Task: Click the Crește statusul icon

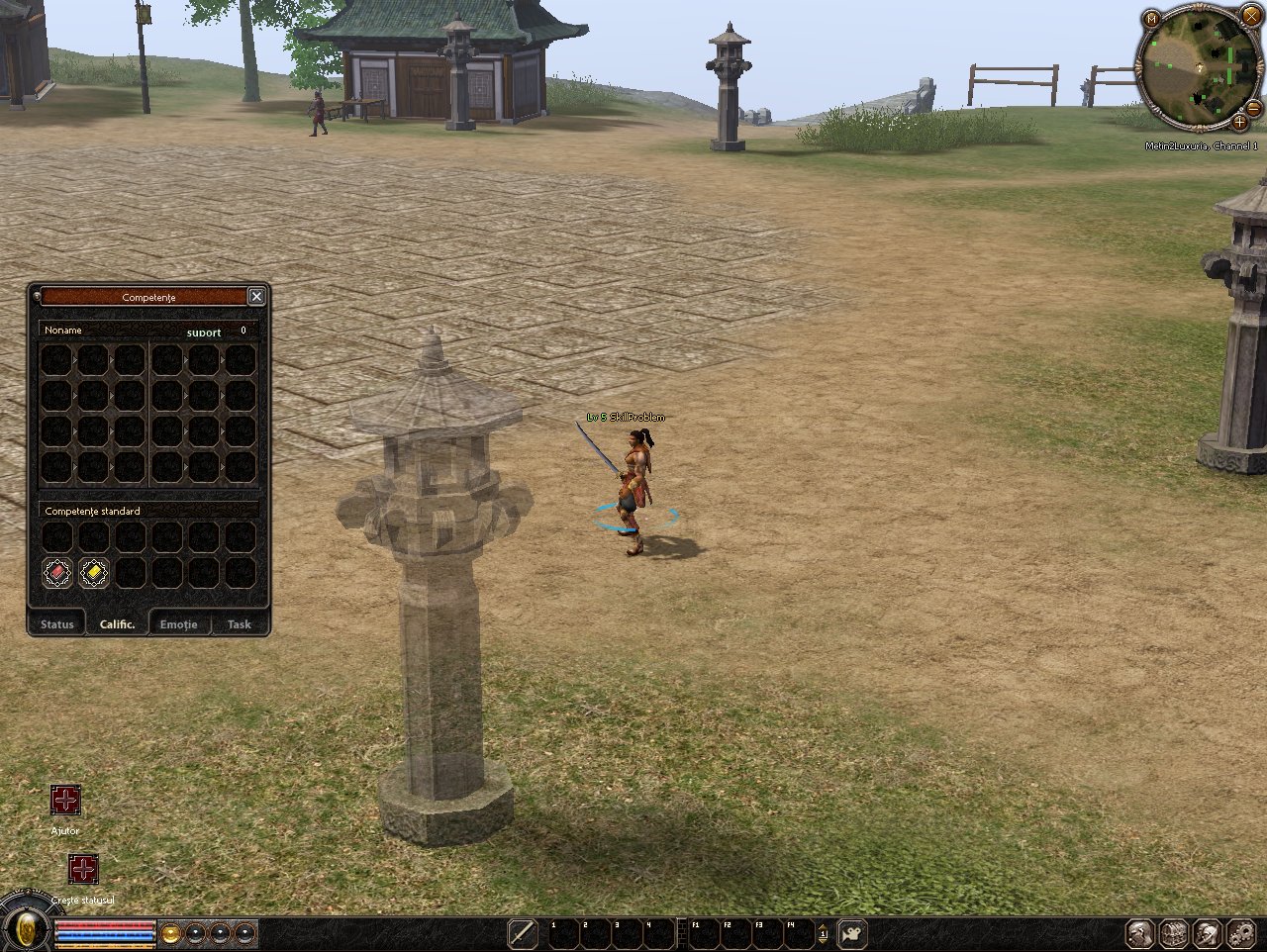Action: pyautogui.click(x=83, y=869)
